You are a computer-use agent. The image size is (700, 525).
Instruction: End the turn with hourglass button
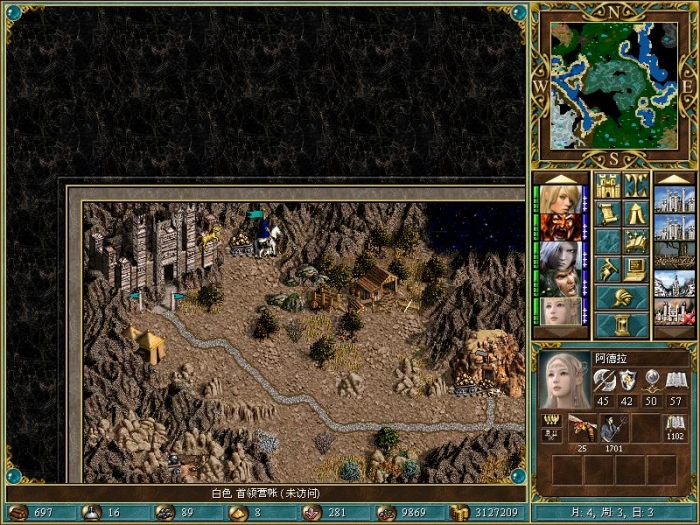pyautogui.click(x=621, y=325)
